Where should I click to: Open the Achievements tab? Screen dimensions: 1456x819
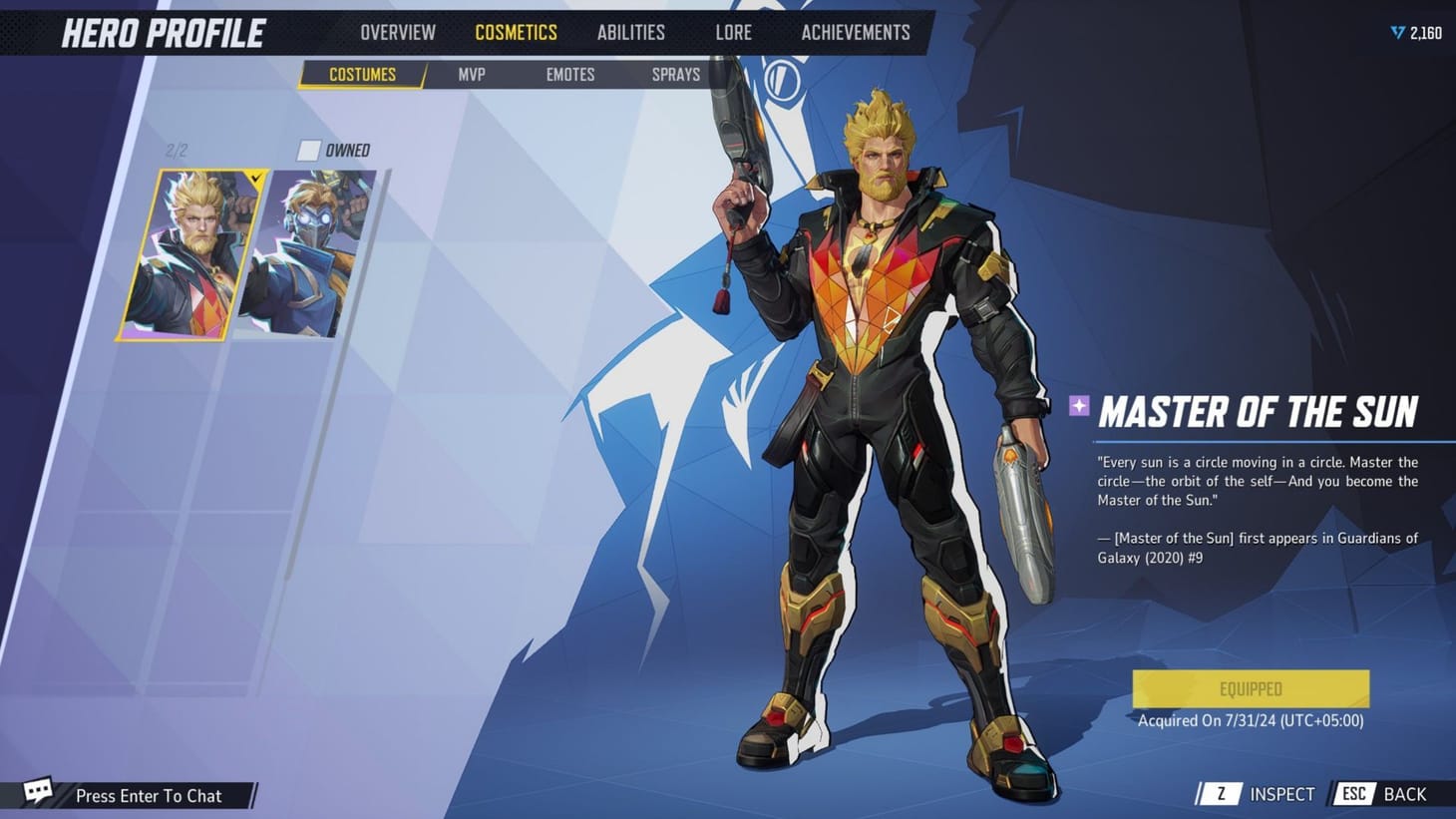(x=855, y=32)
